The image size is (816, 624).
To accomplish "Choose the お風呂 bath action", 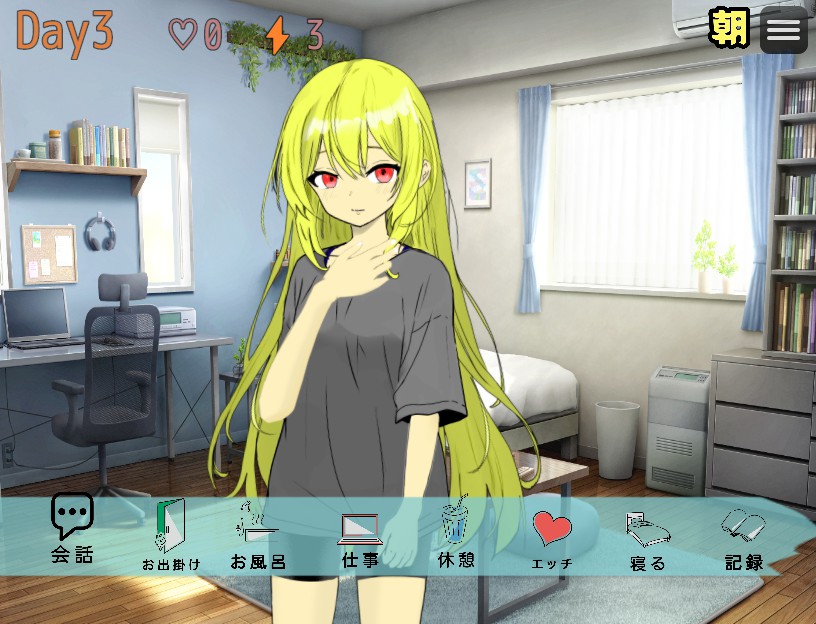I will pos(258,534).
